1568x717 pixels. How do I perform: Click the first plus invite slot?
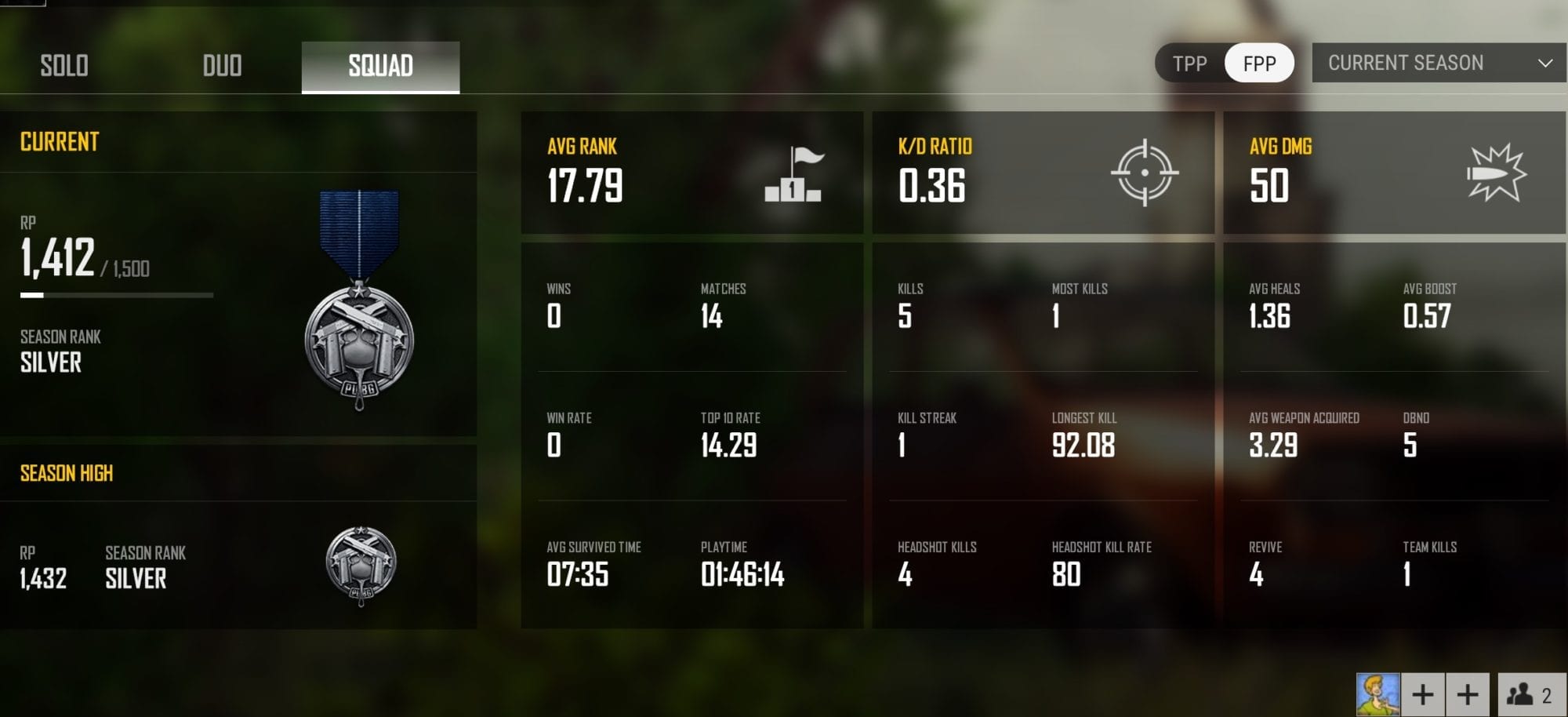click(x=1423, y=693)
